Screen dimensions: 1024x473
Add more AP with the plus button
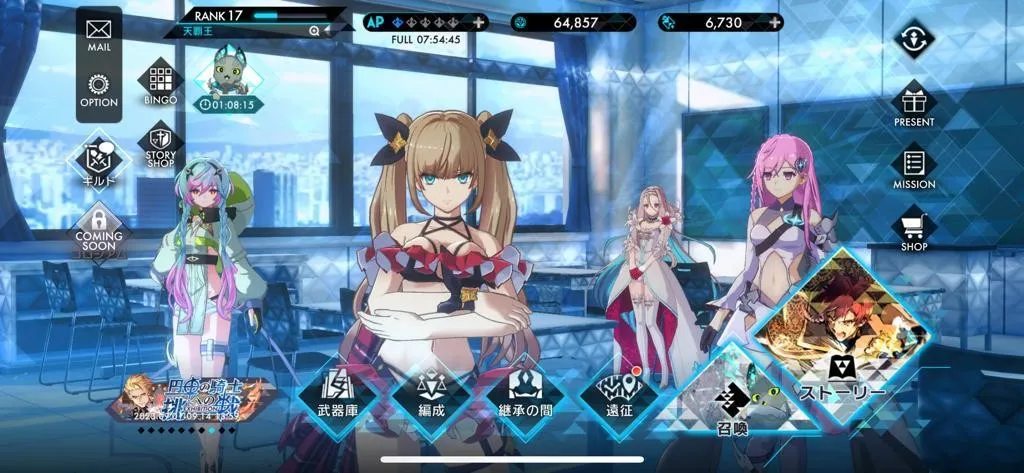click(480, 22)
